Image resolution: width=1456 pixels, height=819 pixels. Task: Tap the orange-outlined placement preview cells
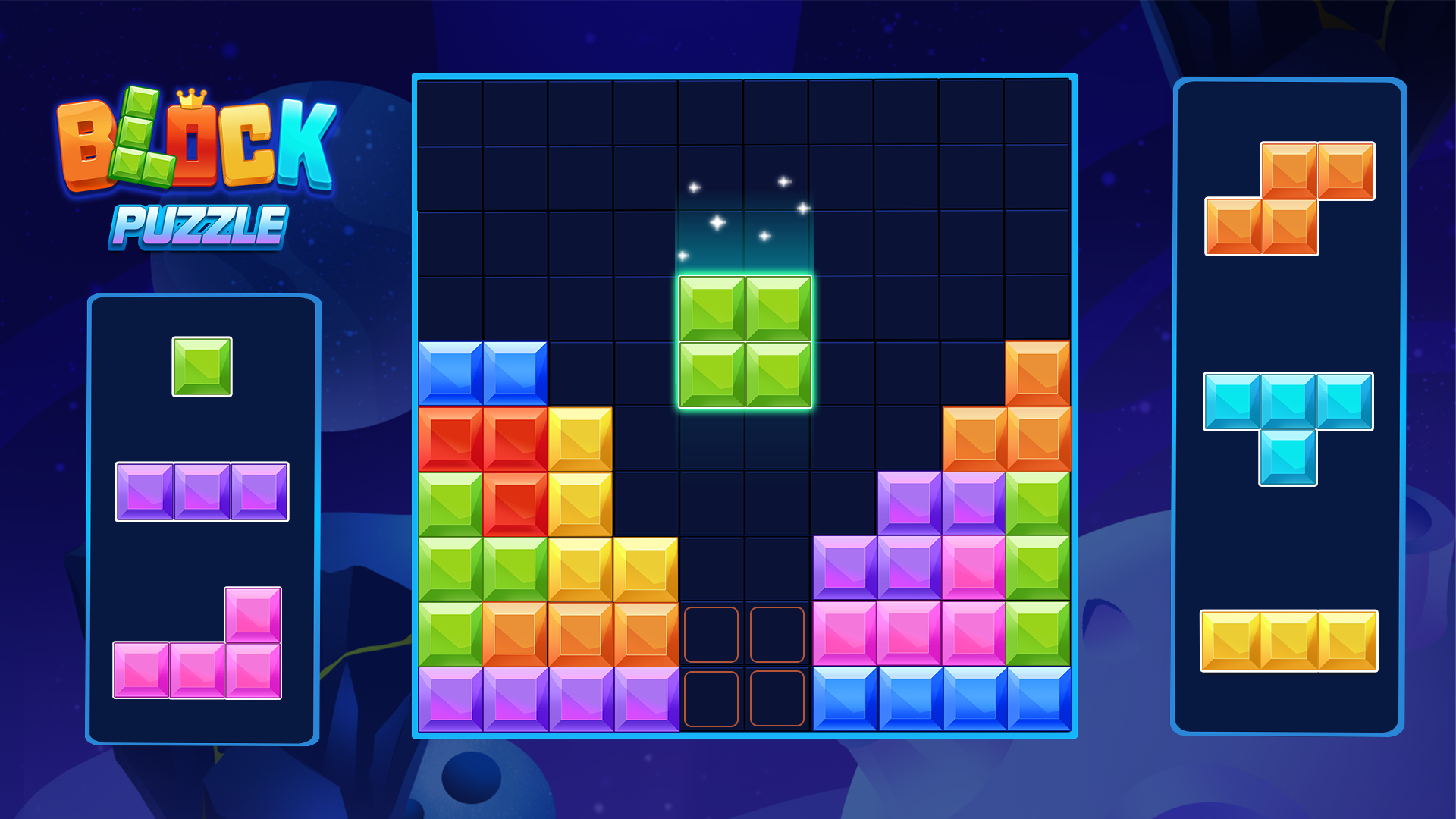[745, 666]
